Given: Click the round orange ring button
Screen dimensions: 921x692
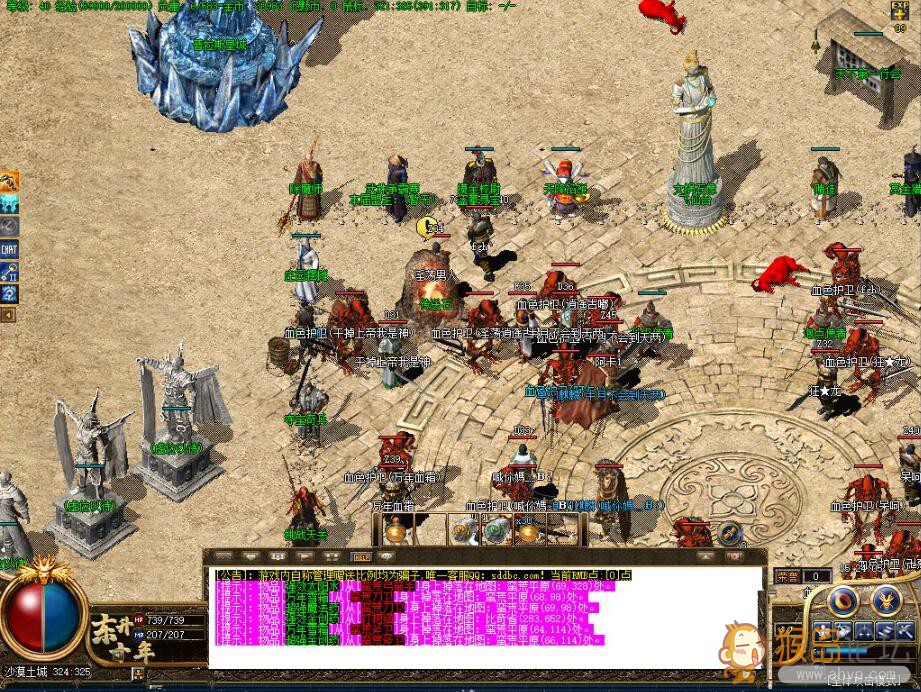Looking at the screenshot, I should 845,601.
